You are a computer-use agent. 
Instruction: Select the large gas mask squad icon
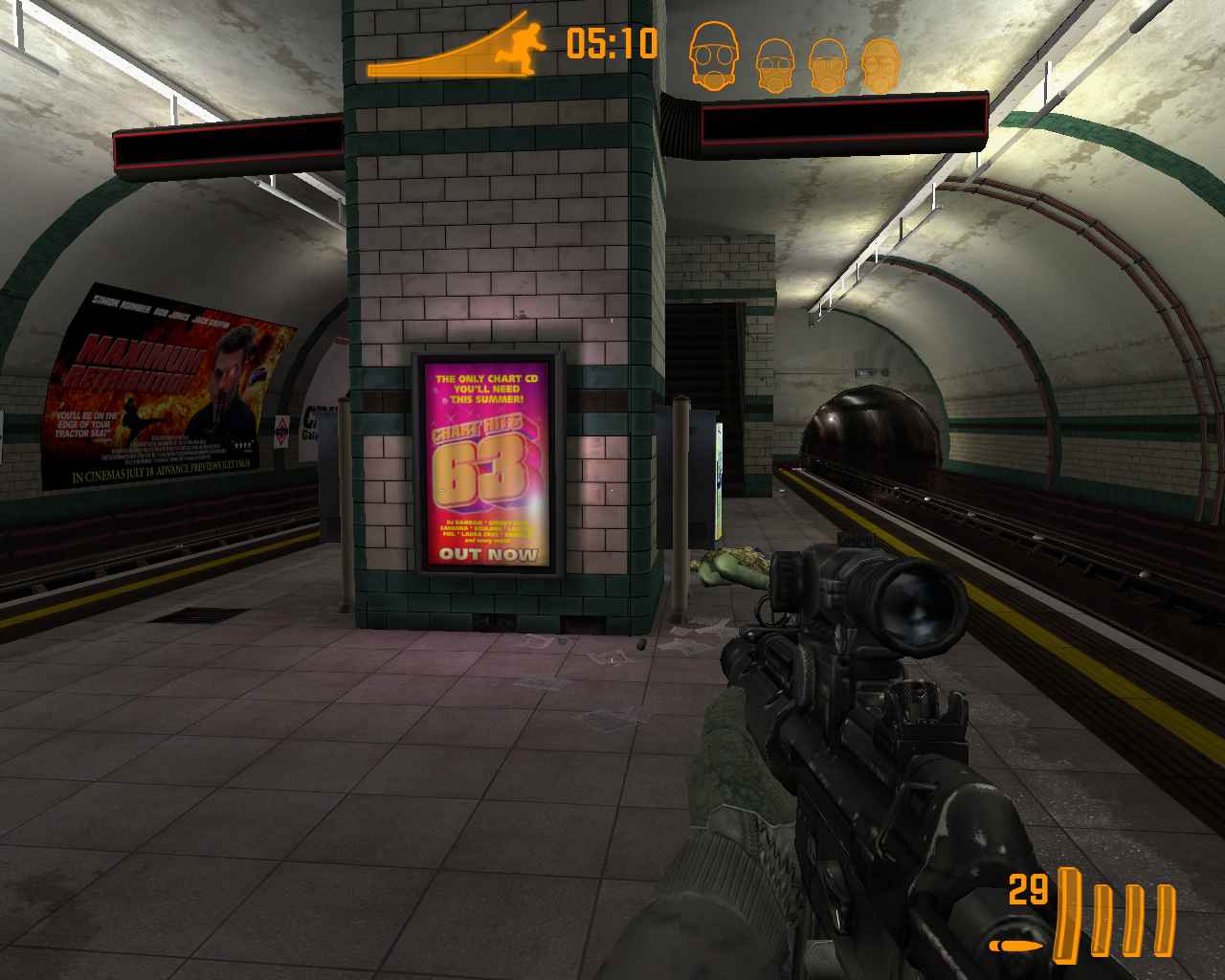pyautogui.click(x=717, y=56)
